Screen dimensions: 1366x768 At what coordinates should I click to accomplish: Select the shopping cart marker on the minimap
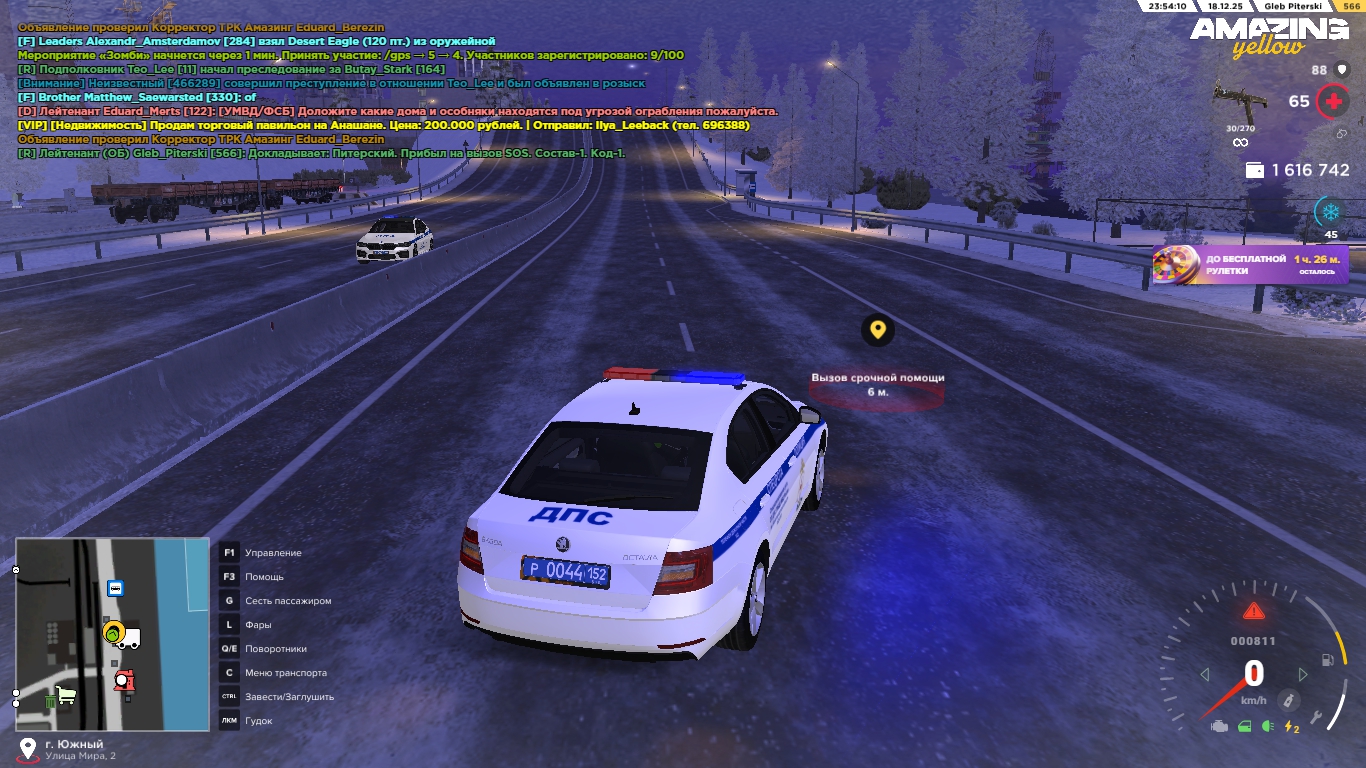tap(67, 694)
